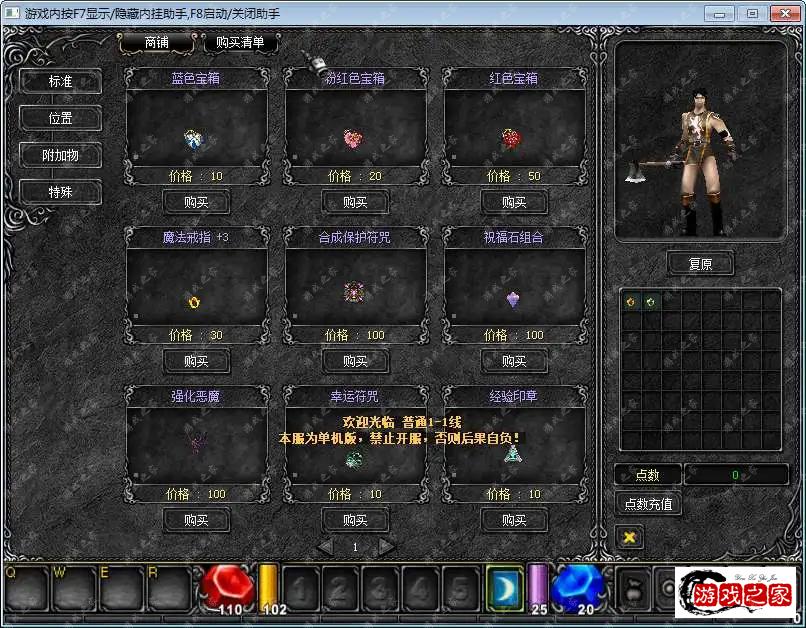Choose the 标准 category
The height and width of the screenshot is (628, 806).
[60, 81]
